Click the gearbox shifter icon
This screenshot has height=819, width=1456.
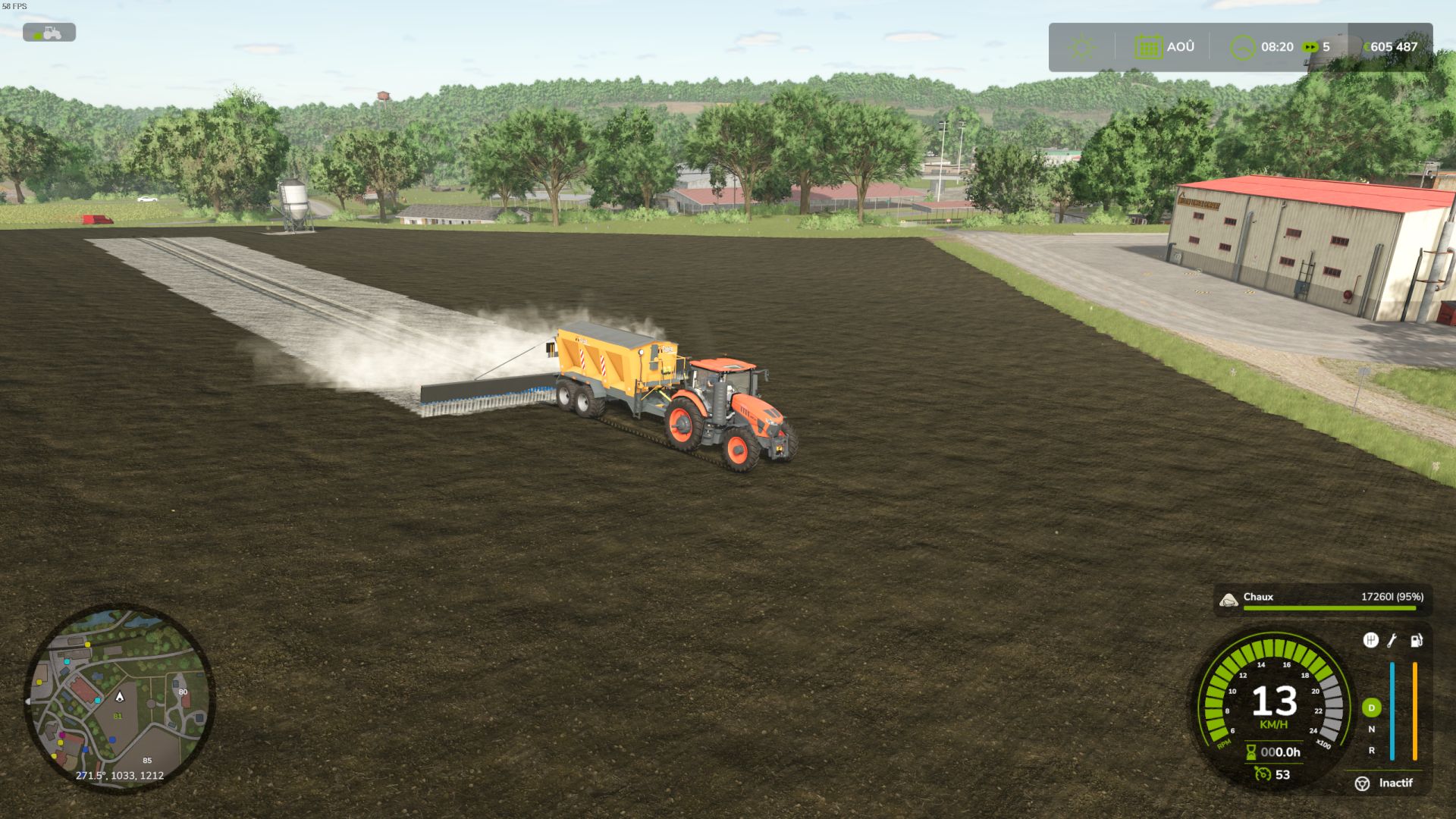click(1370, 641)
